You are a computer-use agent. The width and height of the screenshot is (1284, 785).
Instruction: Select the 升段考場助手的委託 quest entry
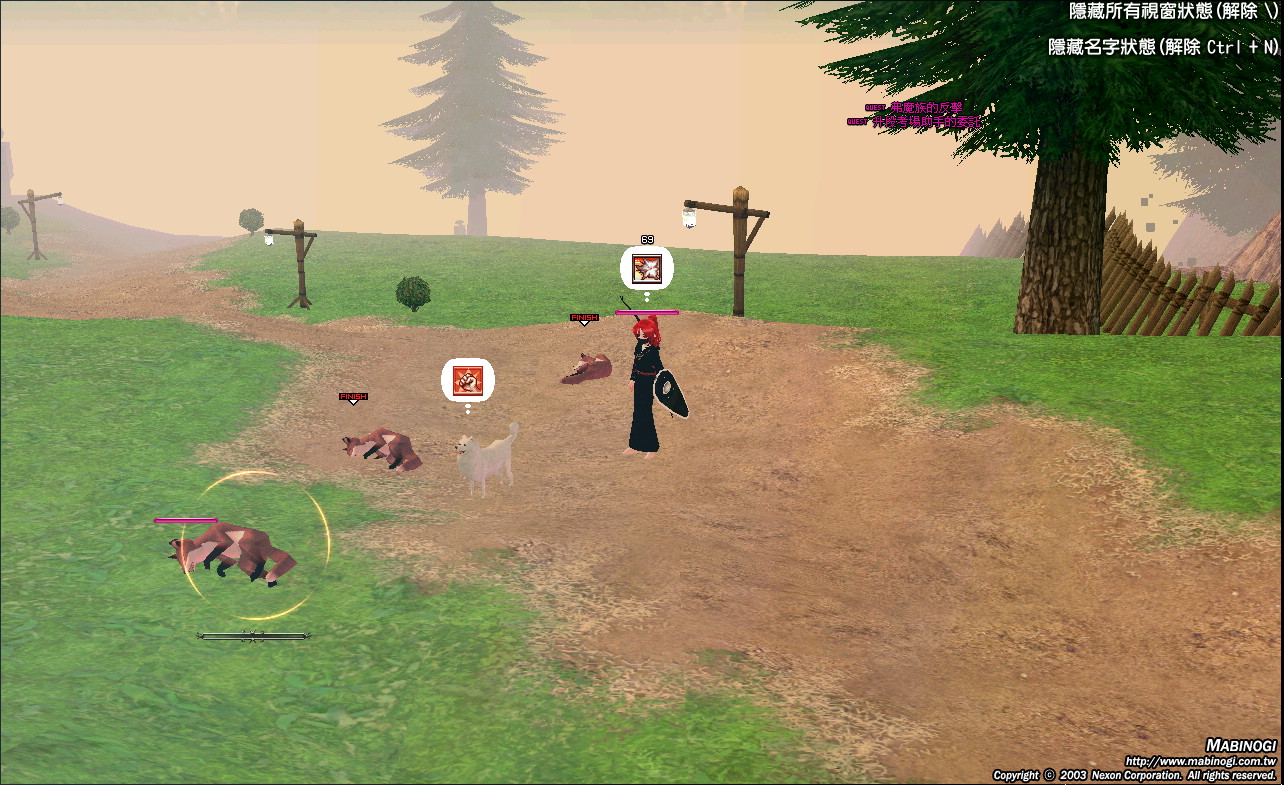click(x=924, y=121)
